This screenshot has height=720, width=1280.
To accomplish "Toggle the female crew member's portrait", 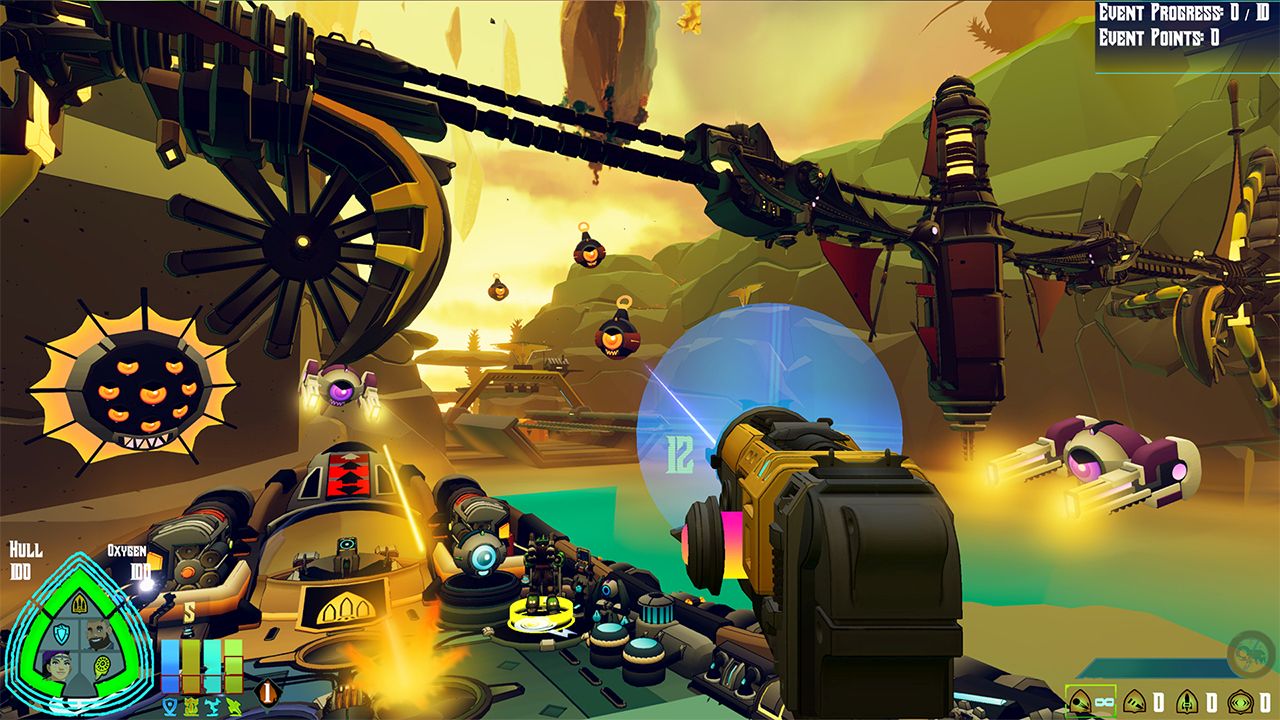I will (x=56, y=667).
